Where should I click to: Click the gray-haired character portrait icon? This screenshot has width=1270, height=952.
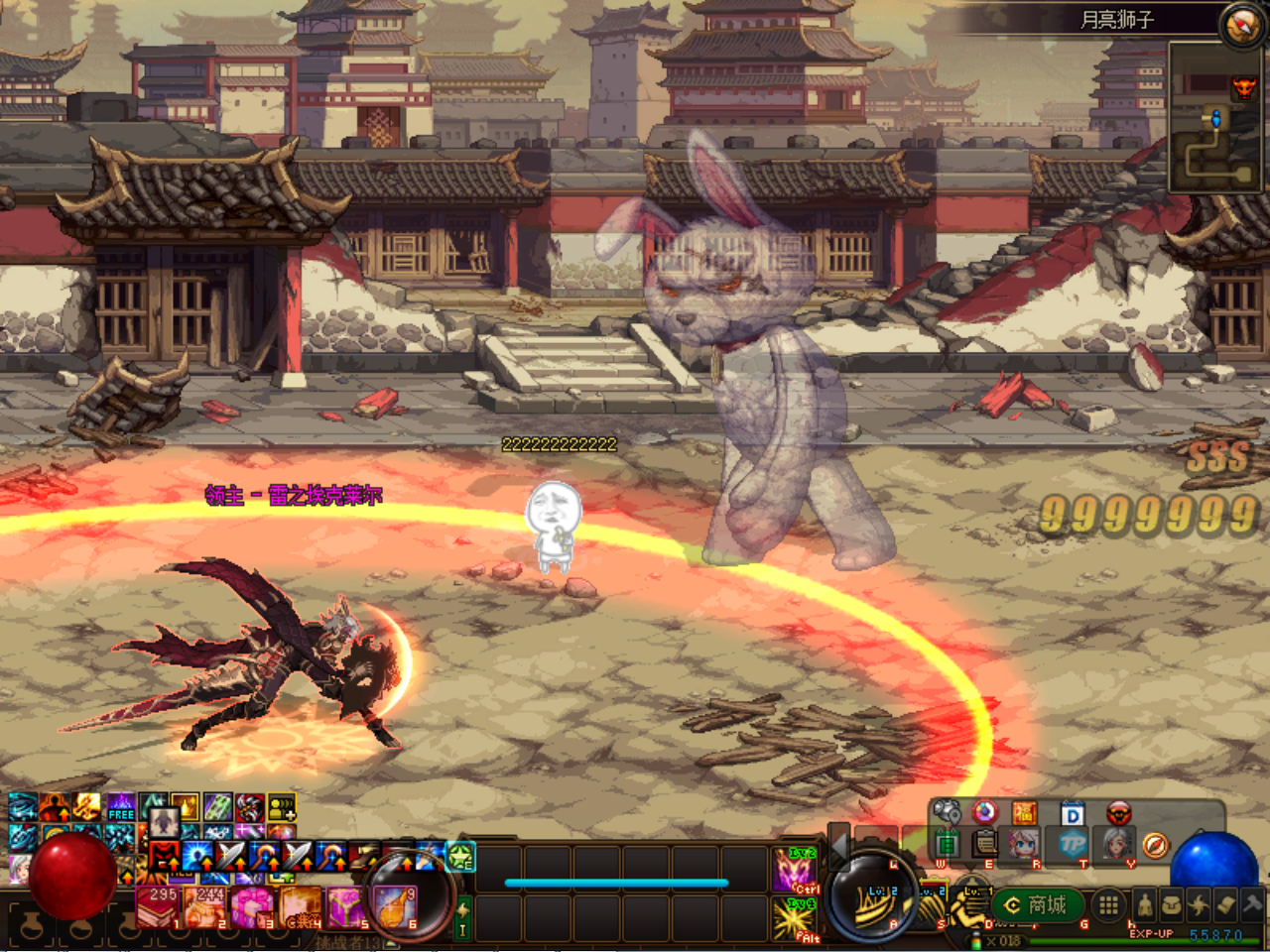coord(1117,844)
